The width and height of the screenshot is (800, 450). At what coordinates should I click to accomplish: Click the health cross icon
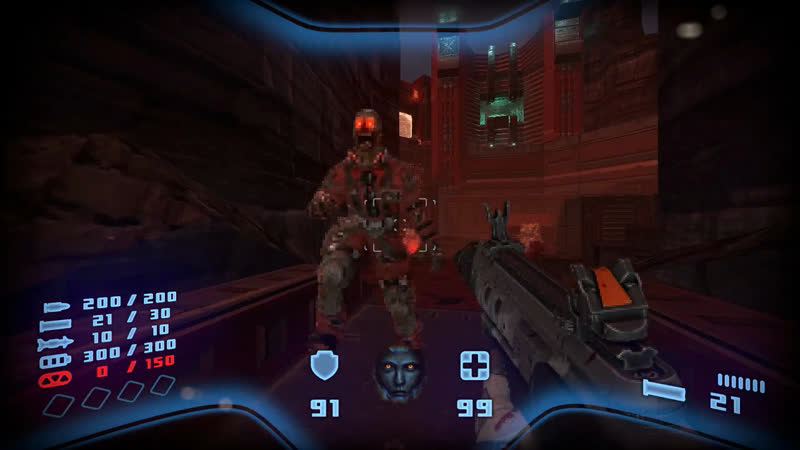tap(473, 366)
